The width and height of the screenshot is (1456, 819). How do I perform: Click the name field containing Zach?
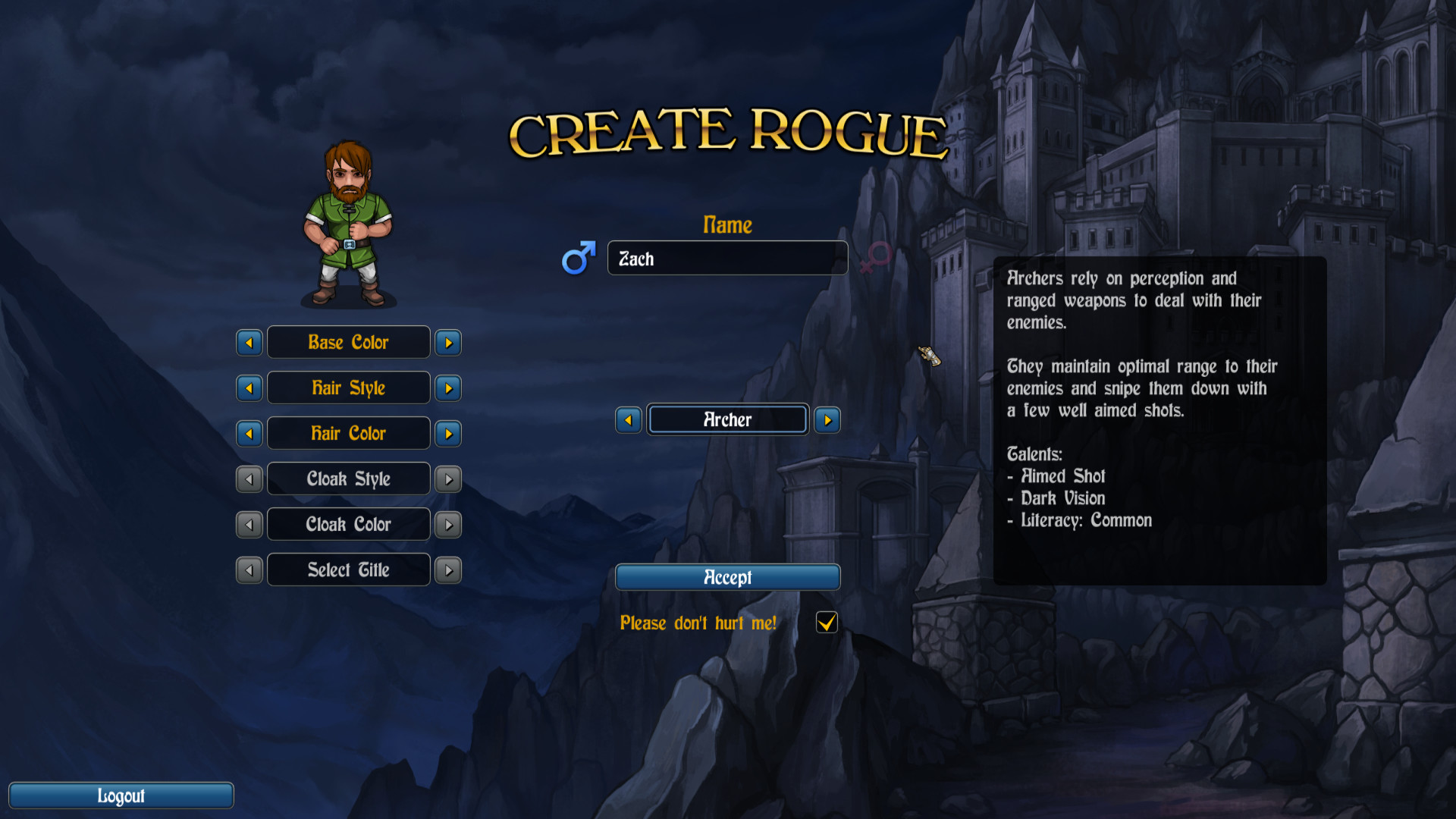pyautogui.click(x=727, y=258)
